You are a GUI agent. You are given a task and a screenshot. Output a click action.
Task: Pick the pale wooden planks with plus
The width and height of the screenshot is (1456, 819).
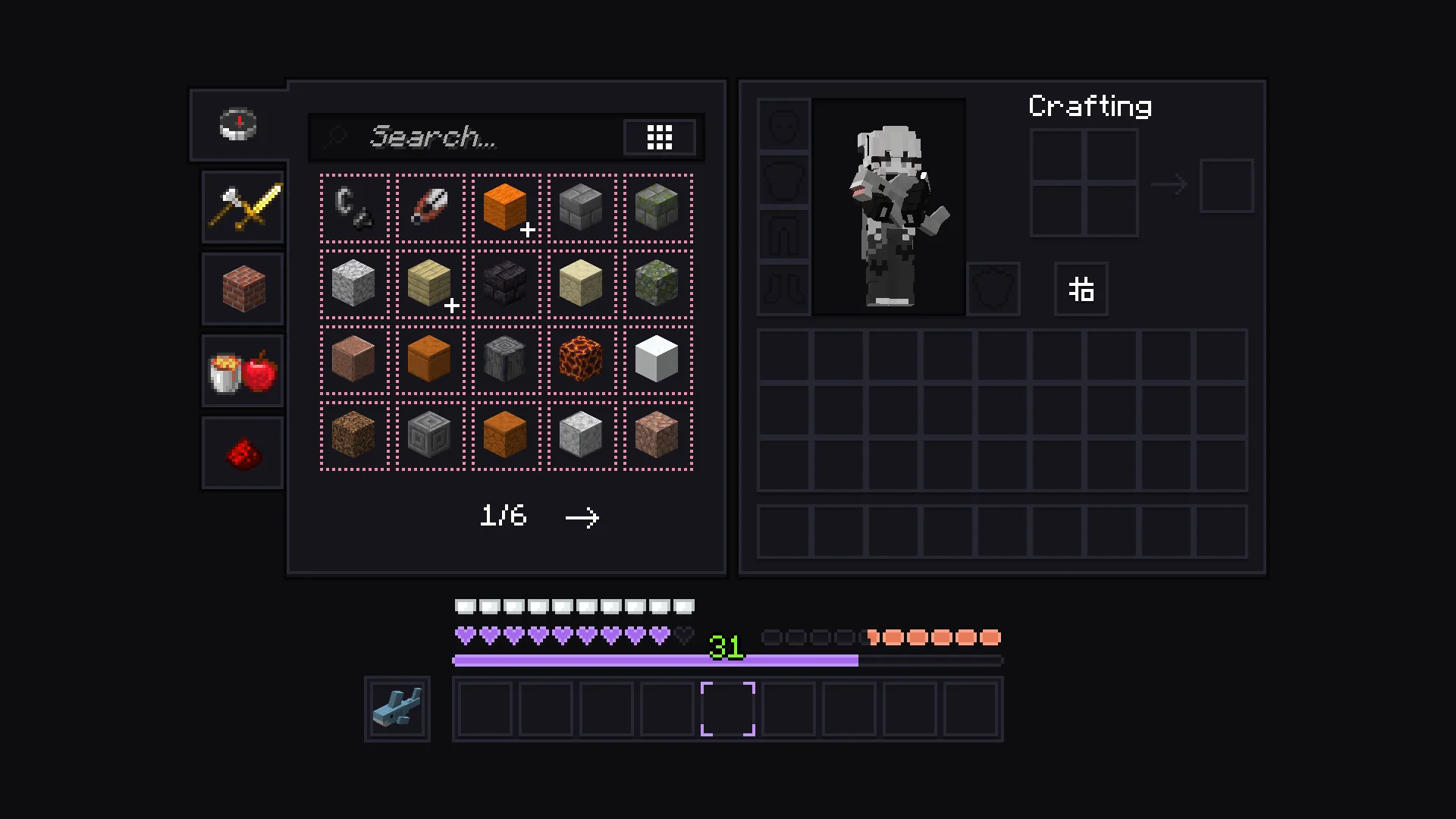tap(430, 284)
